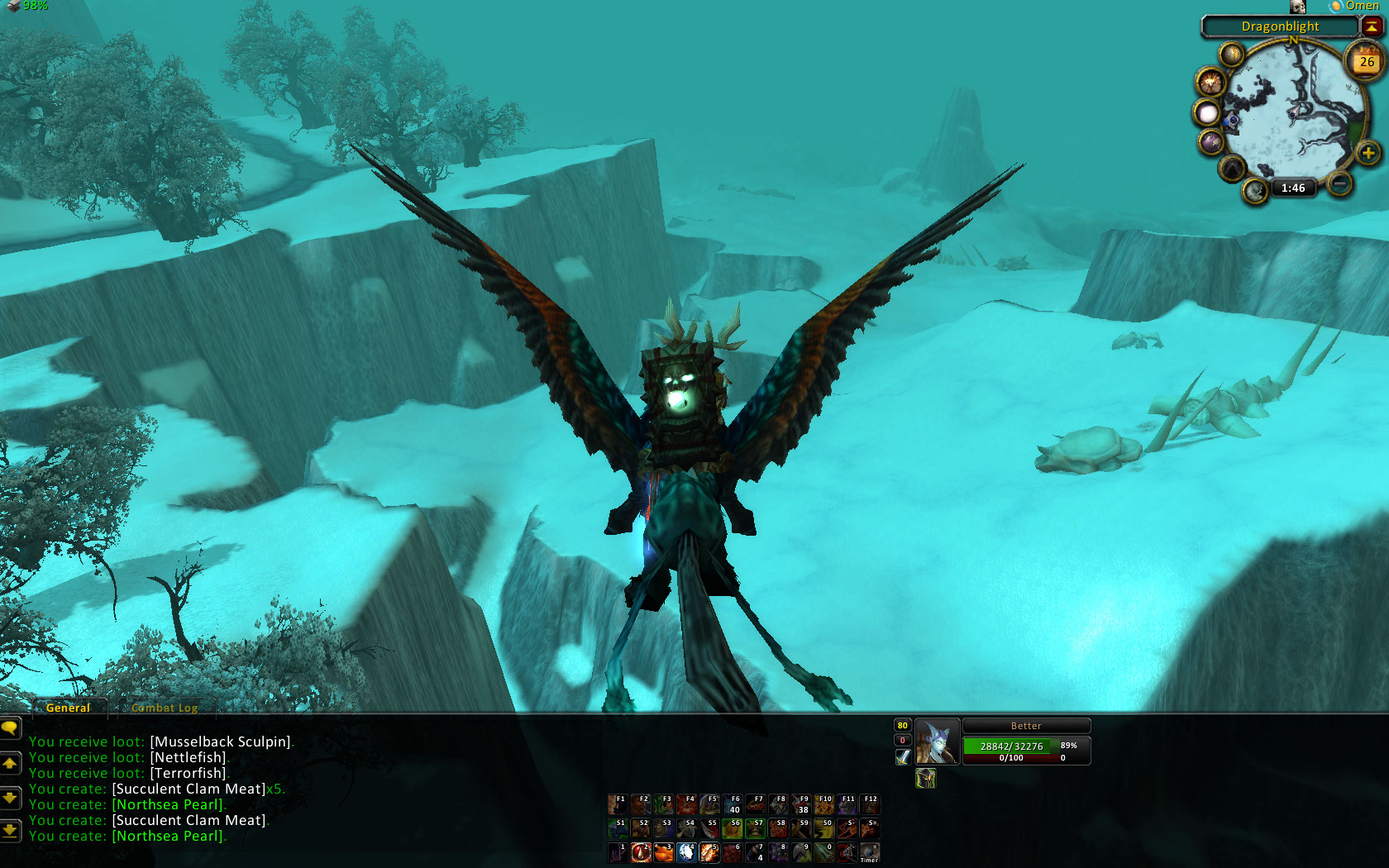The height and width of the screenshot is (868, 1389).
Task: Open the Omen threat meter button
Action: click(1355, 6)
